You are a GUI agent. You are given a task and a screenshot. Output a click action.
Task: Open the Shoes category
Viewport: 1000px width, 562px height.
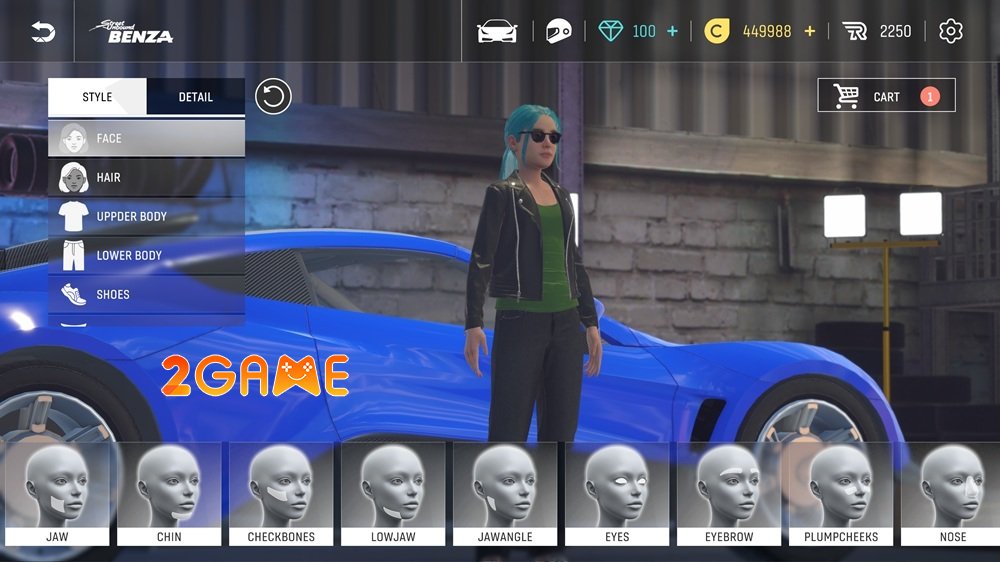[x=146, y=294]
